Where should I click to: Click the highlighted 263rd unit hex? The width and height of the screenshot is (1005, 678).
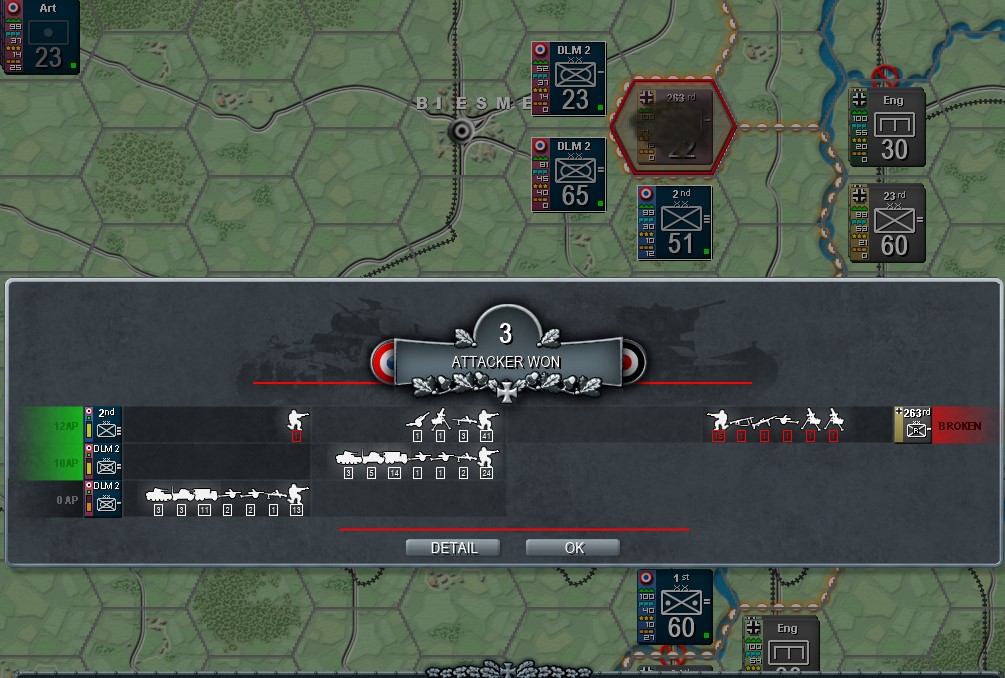[676, 124]
